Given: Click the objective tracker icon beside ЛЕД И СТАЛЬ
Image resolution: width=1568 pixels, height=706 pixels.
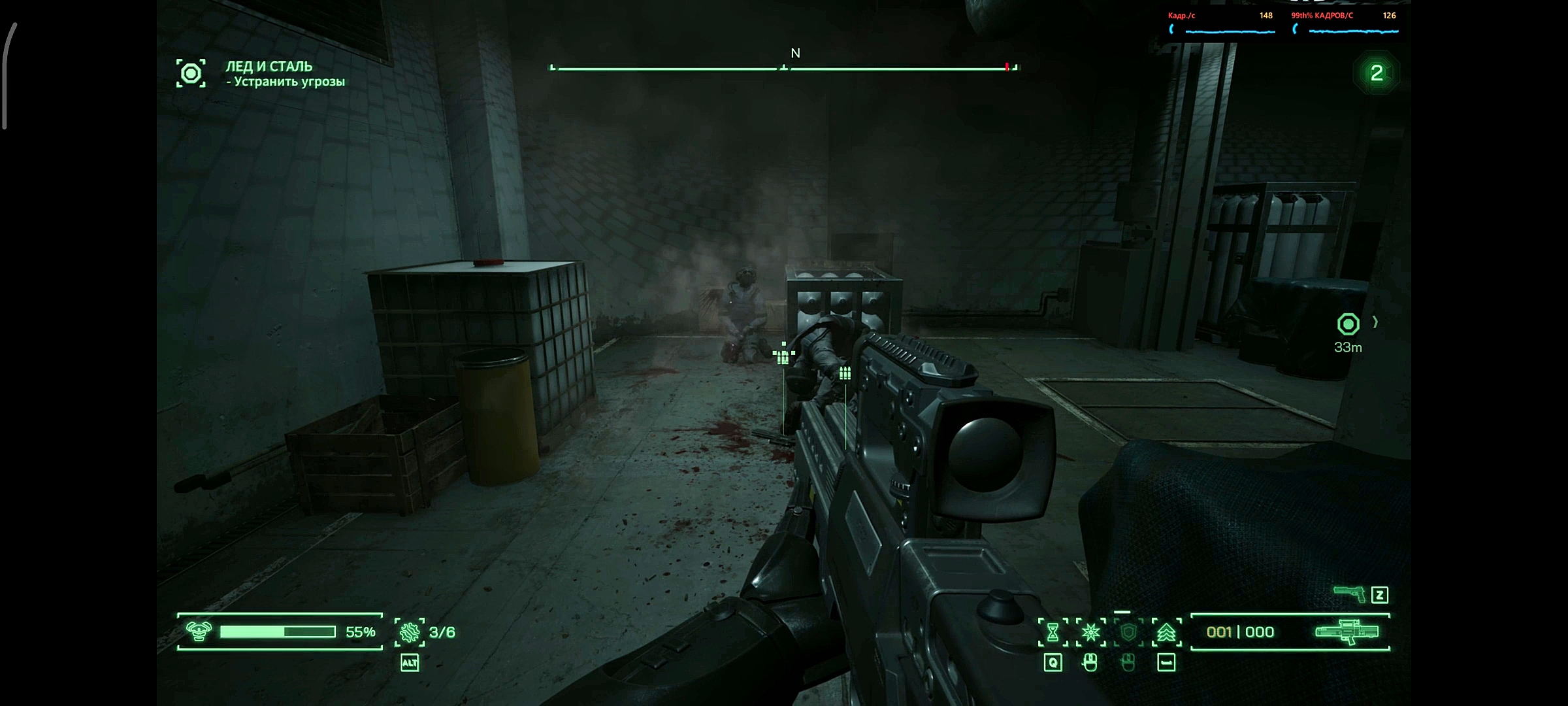Looking at the screenshot, I should pos(191,73).
